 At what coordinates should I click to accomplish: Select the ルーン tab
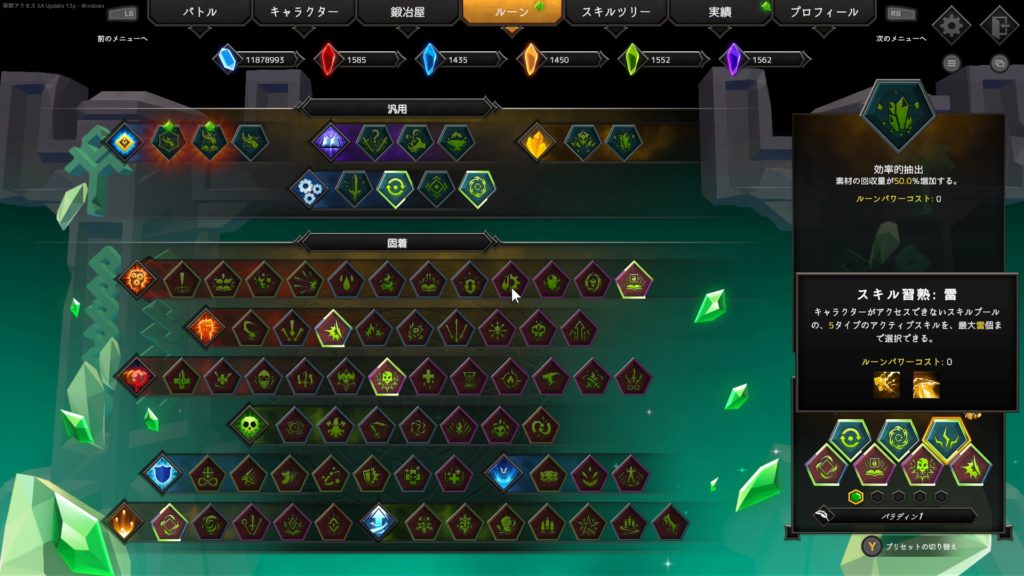(x=512, y=13)
